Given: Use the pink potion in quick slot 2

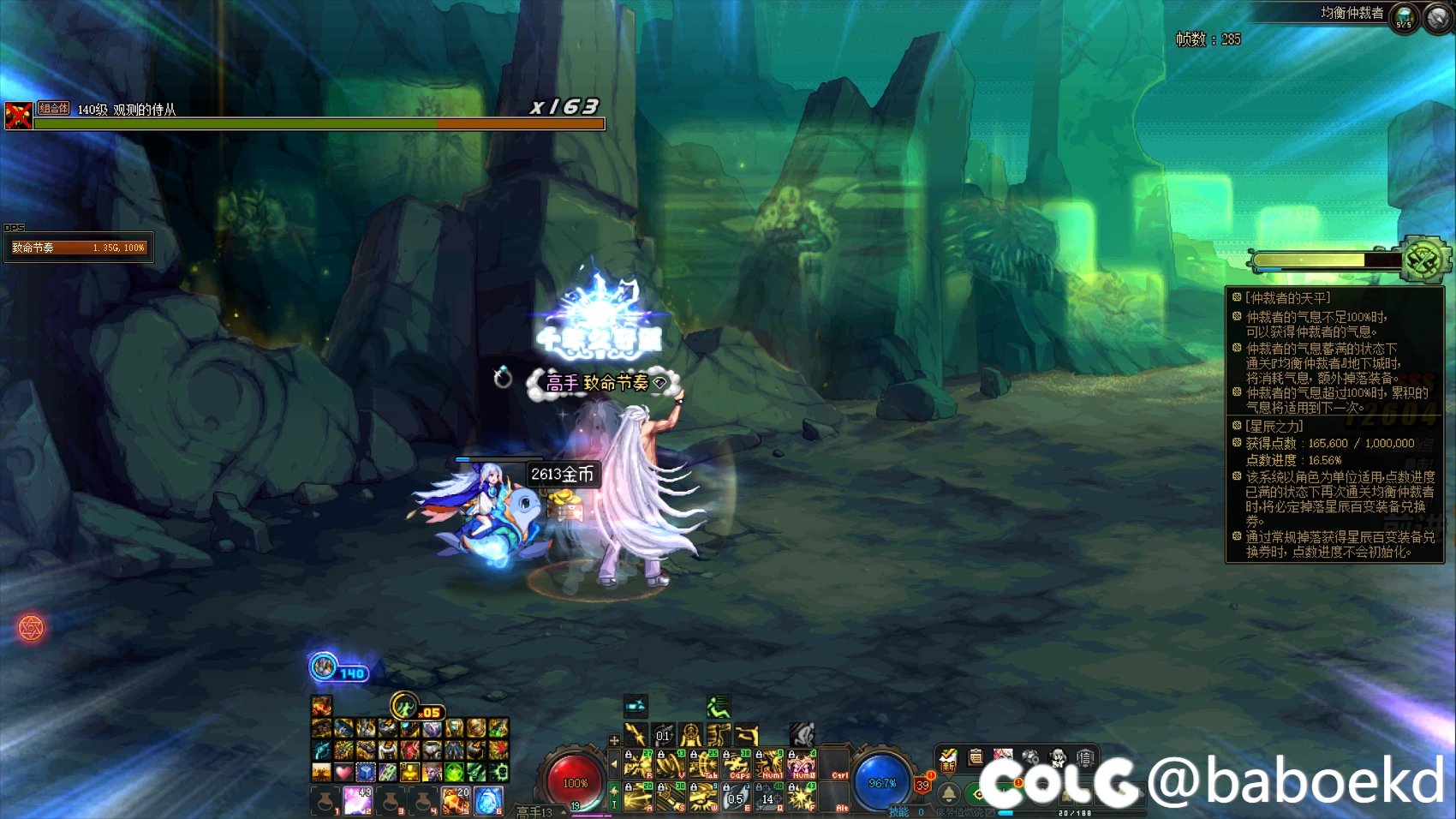Looking at the screenshot, I should point(358,801).
